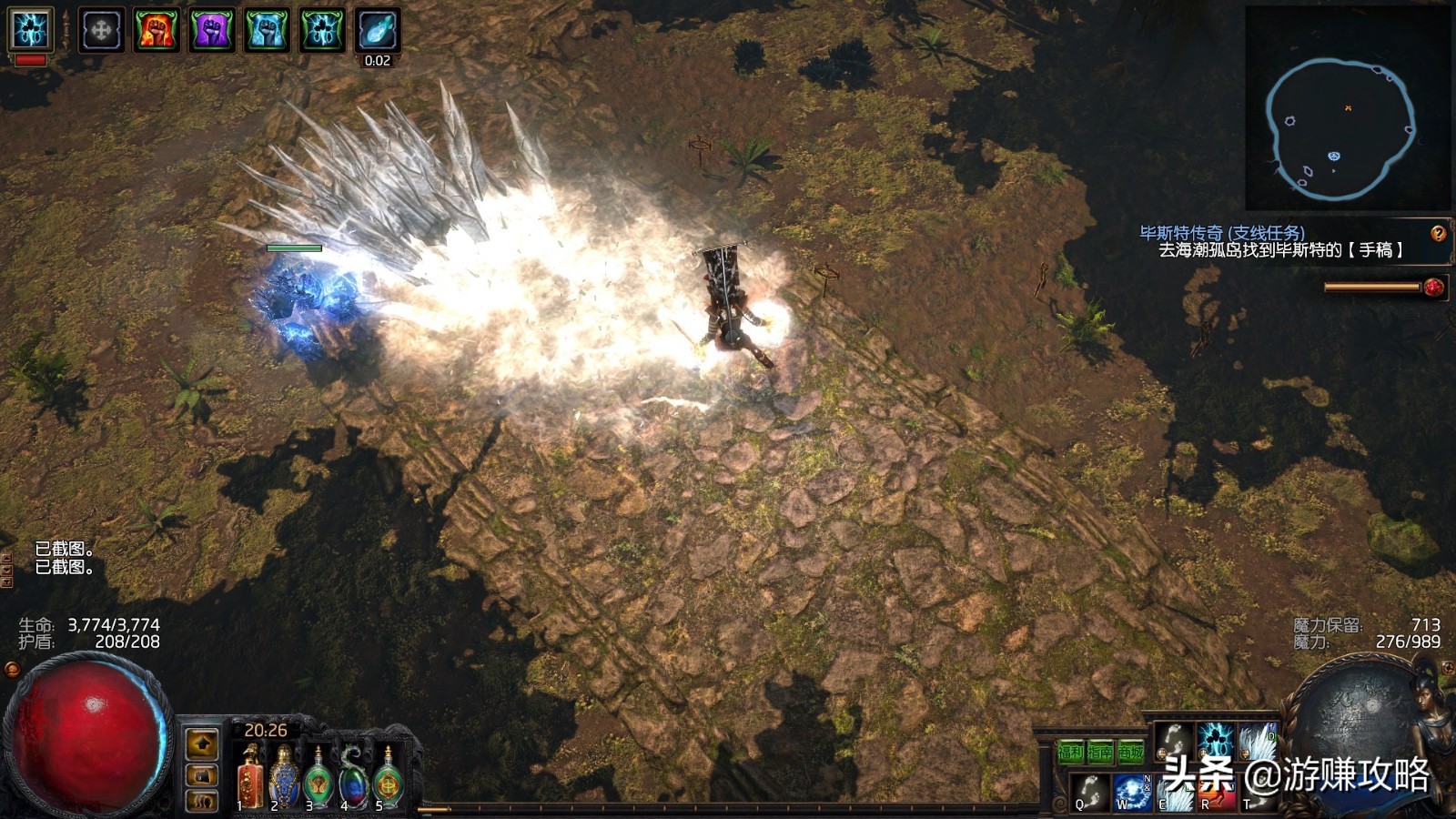Select the move-only footprints skill on Q
Viewport: 1456px width, 819px height.
(x=1089, y=792)
